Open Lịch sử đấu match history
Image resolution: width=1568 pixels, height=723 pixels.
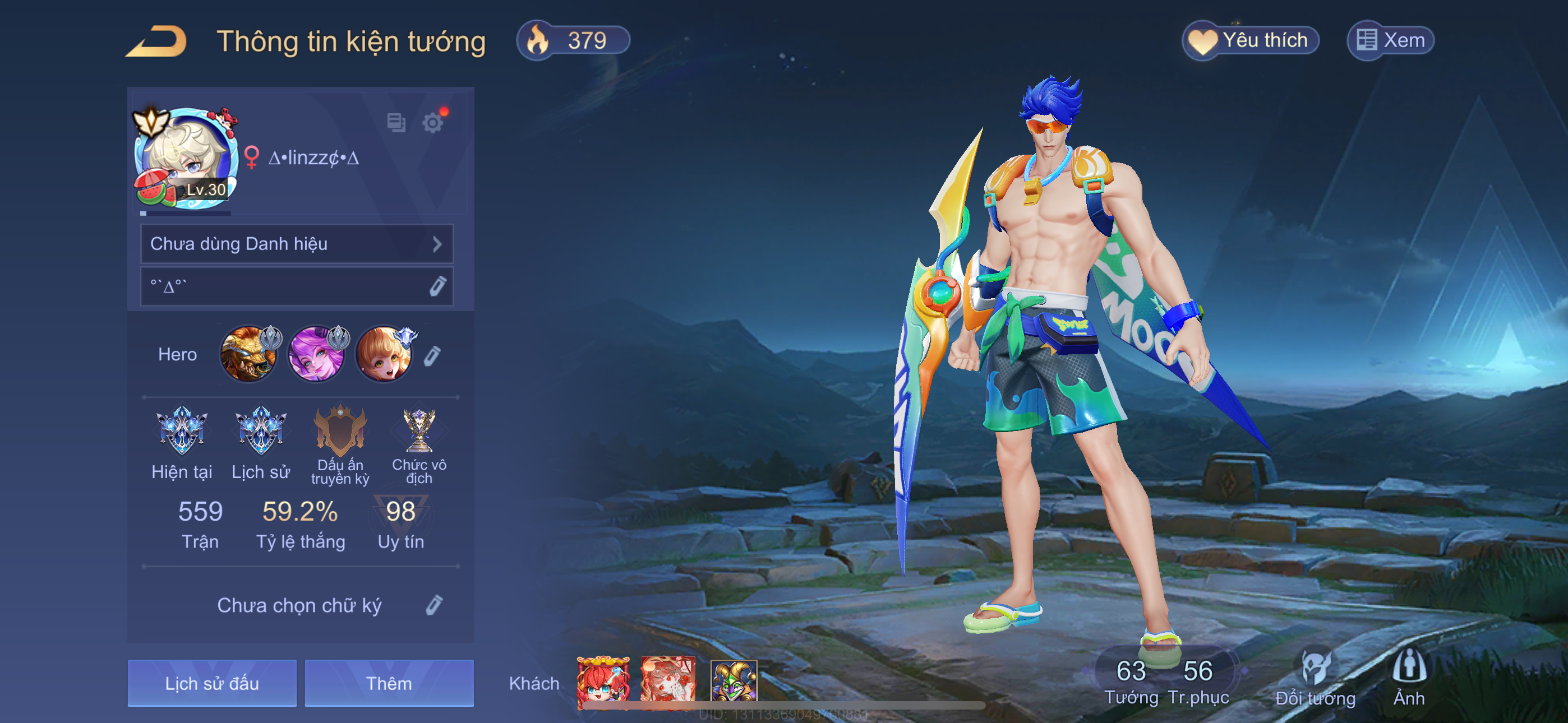point(212,683)
